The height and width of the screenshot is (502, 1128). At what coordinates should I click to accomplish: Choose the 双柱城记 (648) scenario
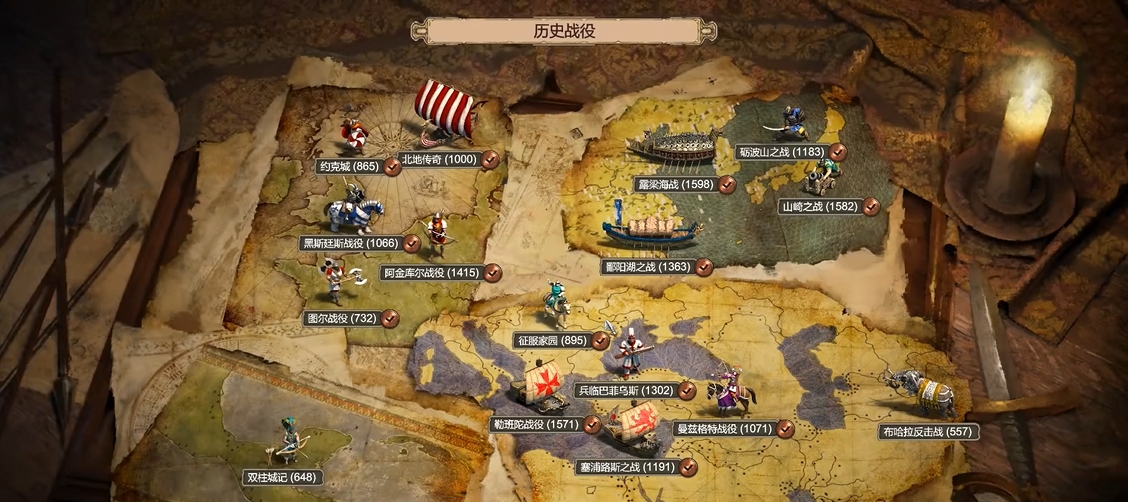point(281,477)
